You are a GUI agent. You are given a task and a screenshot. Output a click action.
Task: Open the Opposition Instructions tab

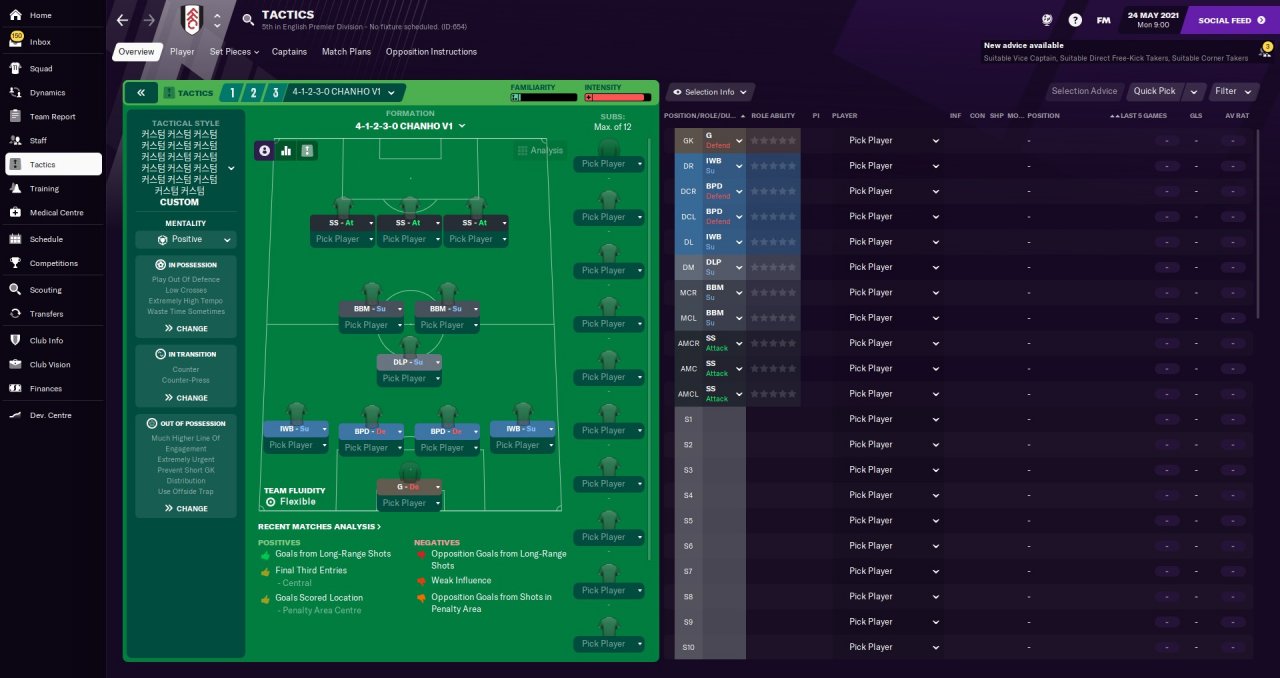point(431,52)
